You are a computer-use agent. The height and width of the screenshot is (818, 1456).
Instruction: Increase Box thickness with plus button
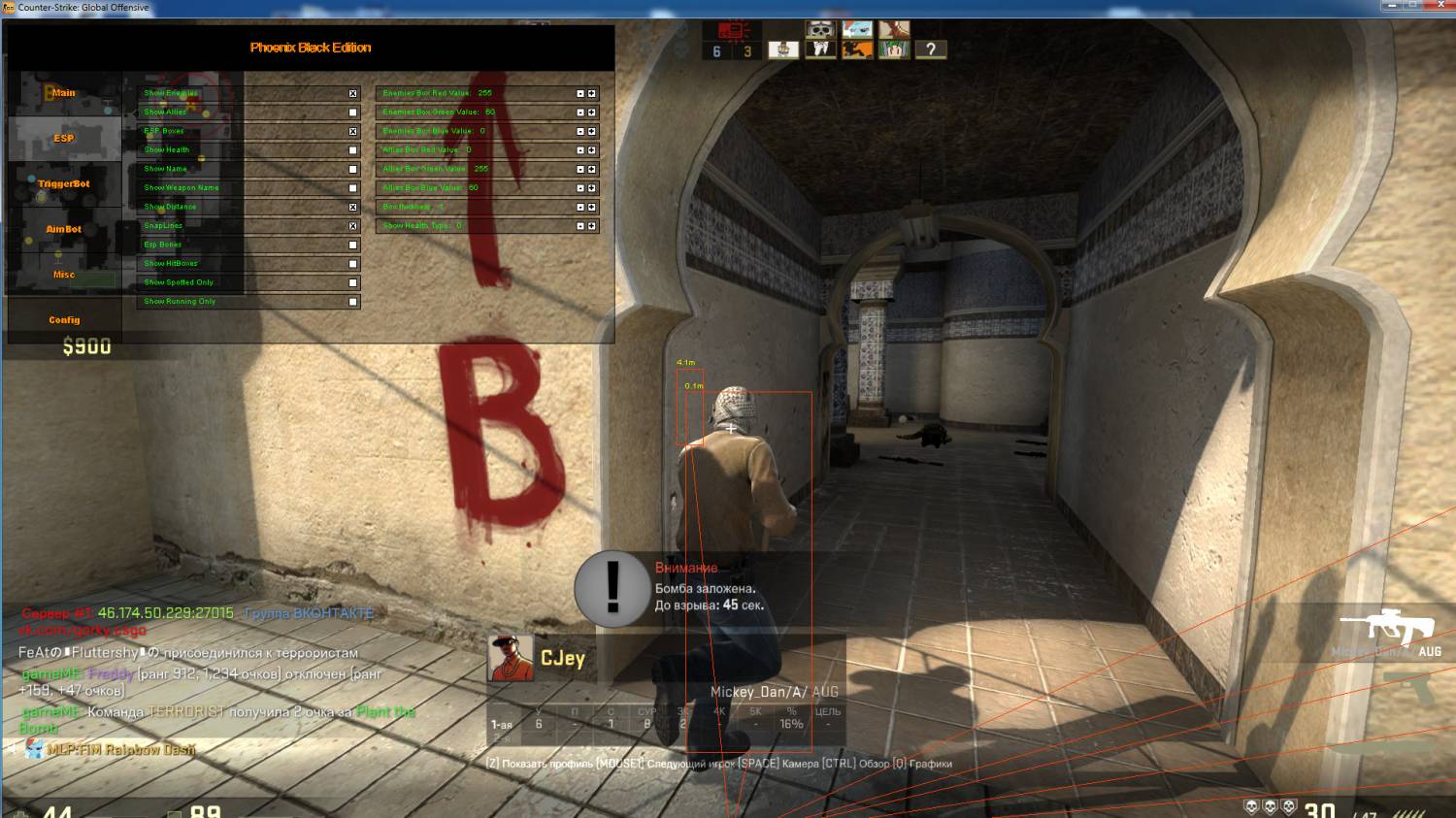(592, 207)
